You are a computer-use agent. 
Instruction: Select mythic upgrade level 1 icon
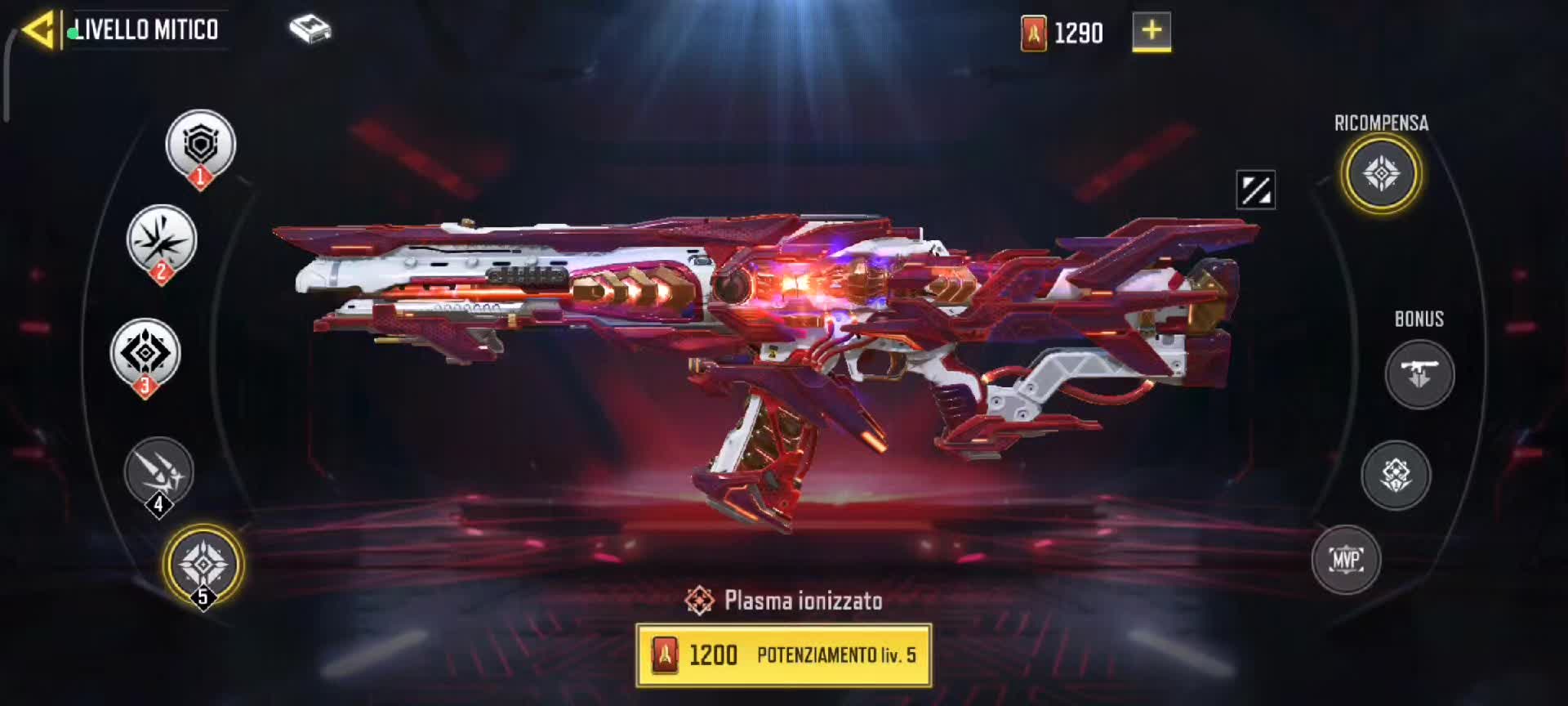pos(201,145)
